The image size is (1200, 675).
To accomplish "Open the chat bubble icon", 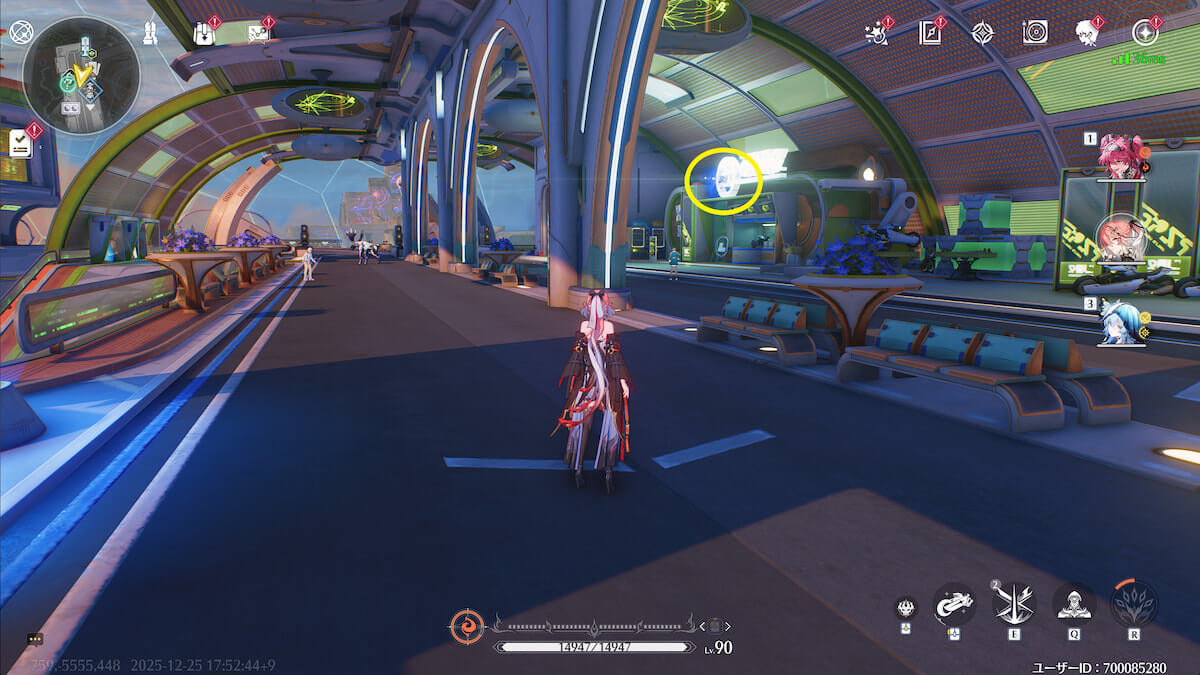I will pos(36,638).
